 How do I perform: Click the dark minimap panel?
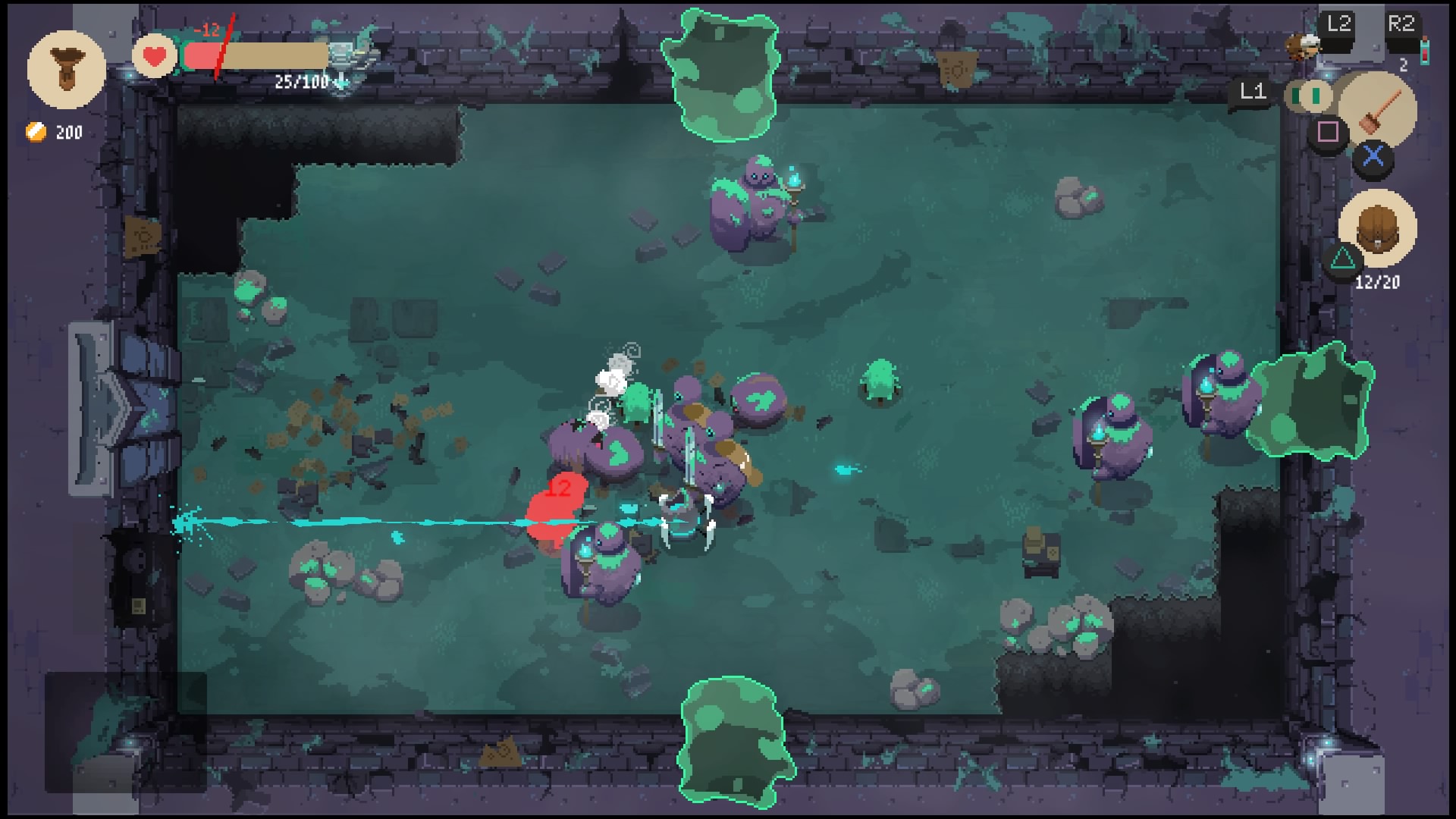pyautogui.click(x=126, y=732)
